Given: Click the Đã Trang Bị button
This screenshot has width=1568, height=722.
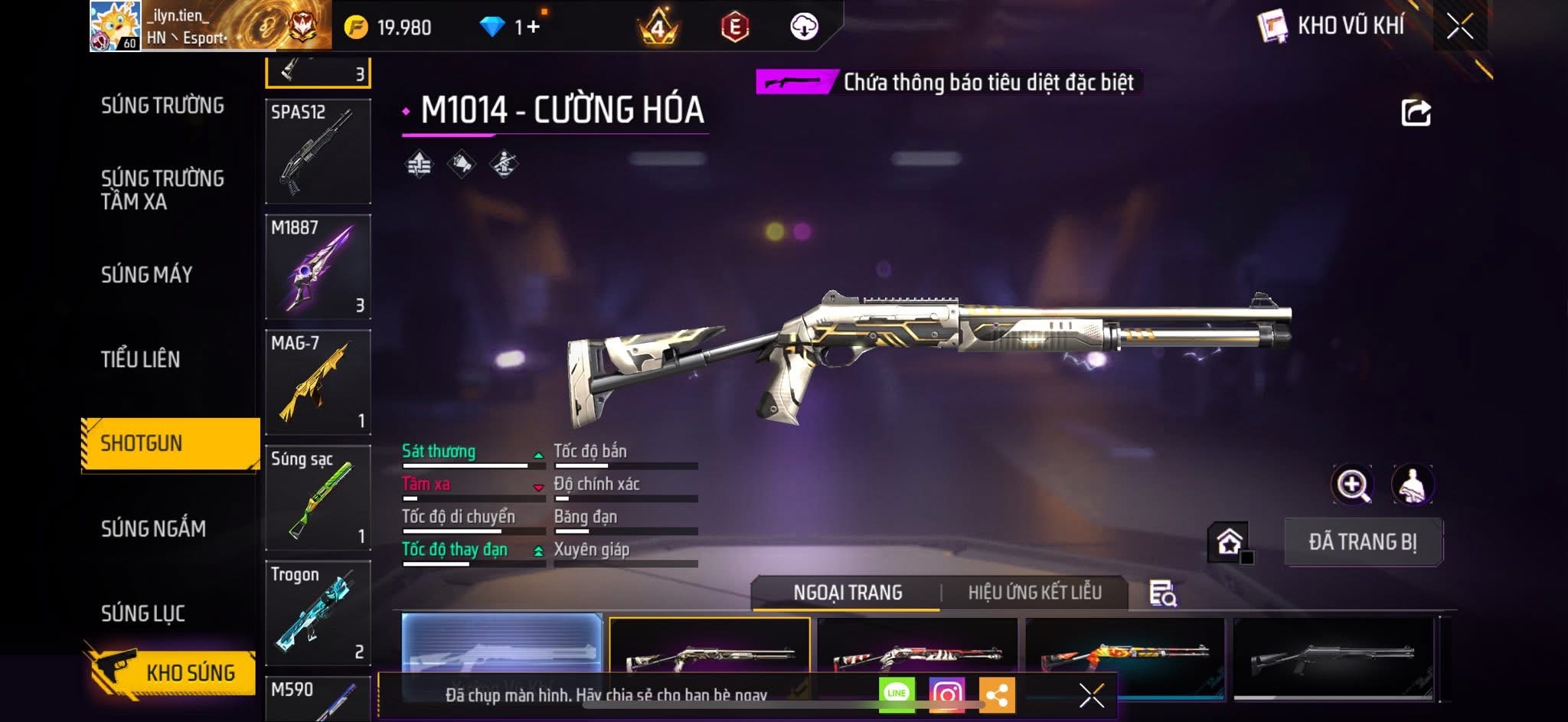Looking at the screenshot, I should tap(1363, 542).
